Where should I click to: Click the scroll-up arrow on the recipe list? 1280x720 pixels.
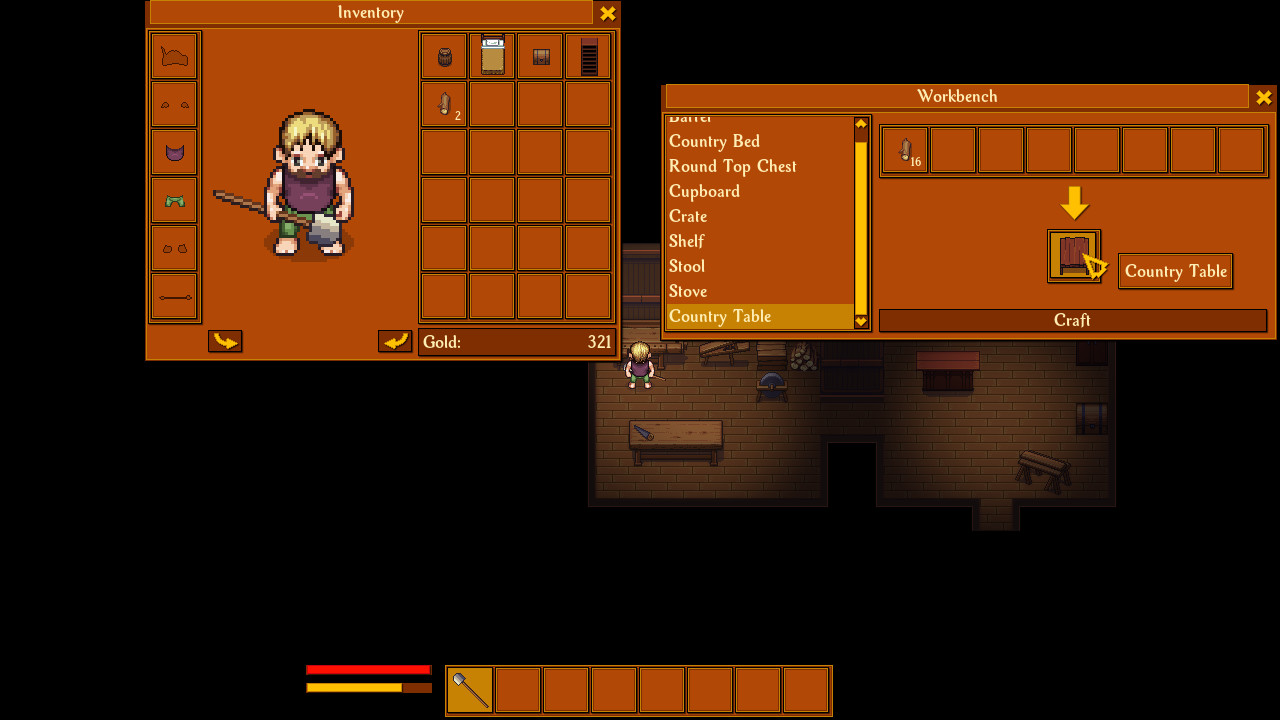click(860, 125)
